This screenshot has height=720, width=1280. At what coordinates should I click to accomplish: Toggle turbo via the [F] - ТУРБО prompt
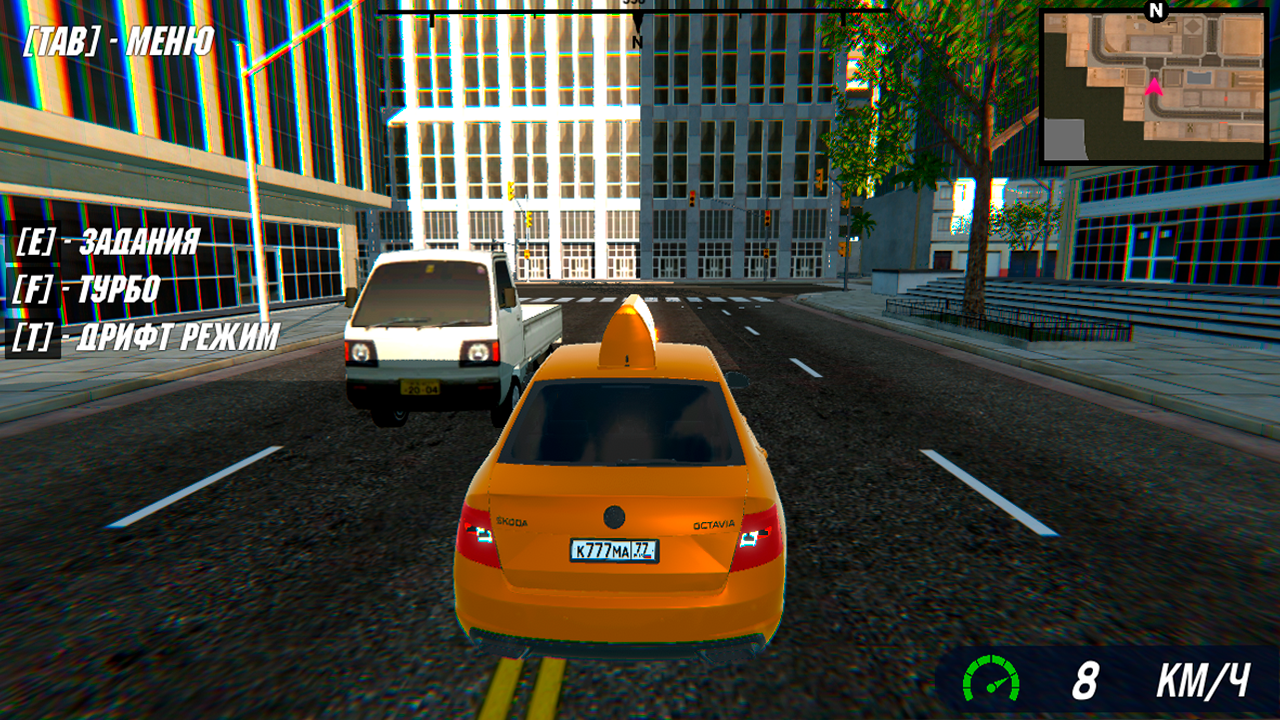coord(88,290)
